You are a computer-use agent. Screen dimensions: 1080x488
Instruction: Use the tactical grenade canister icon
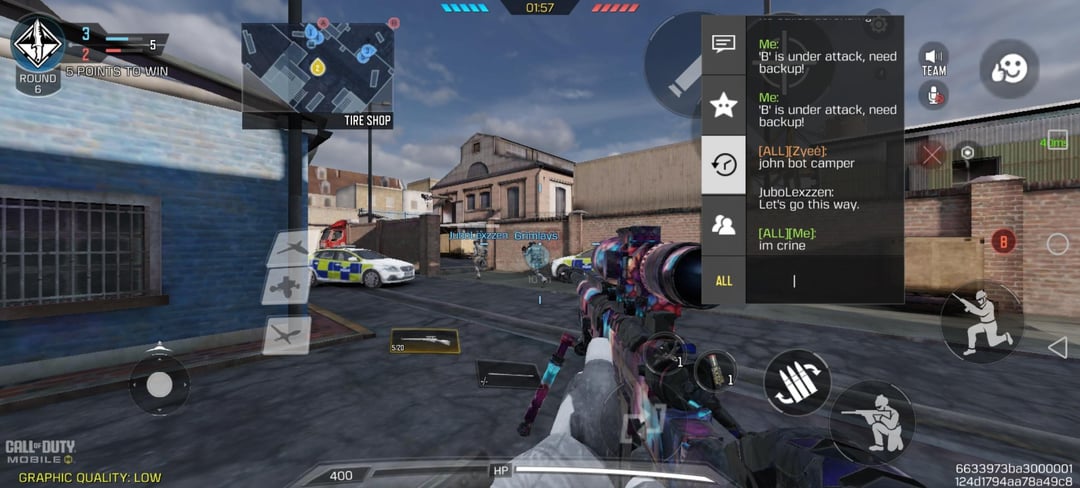point(714,371)
